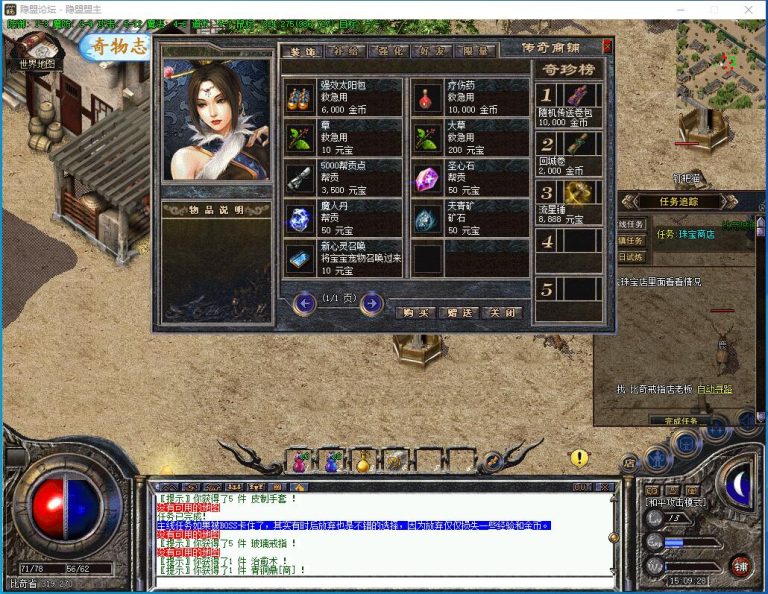Switch to the 装饰 shop tab
This screenshot has width=768, height=594.
tap(300, 51)
